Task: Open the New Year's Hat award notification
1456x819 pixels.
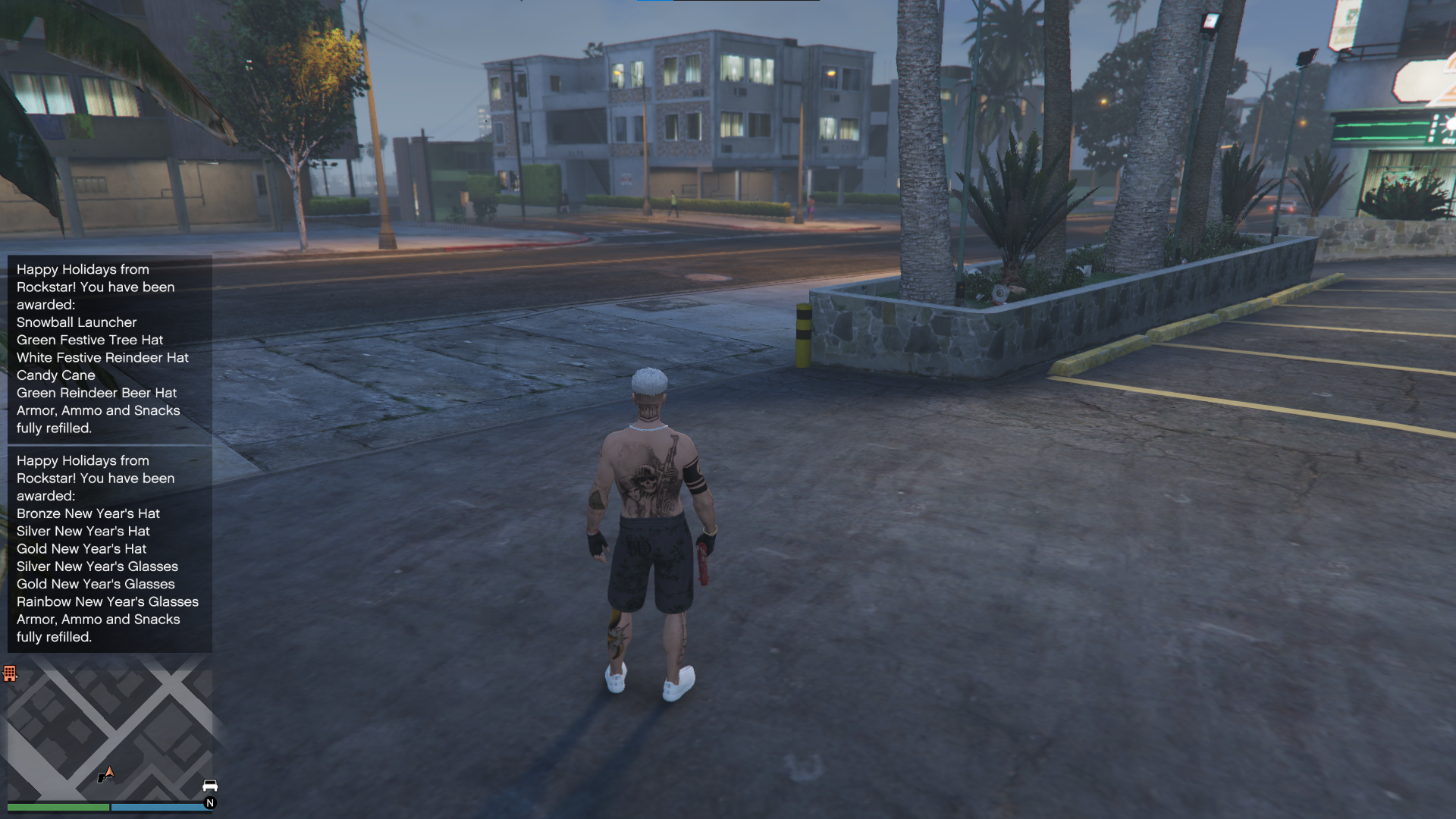Action: 109,548
